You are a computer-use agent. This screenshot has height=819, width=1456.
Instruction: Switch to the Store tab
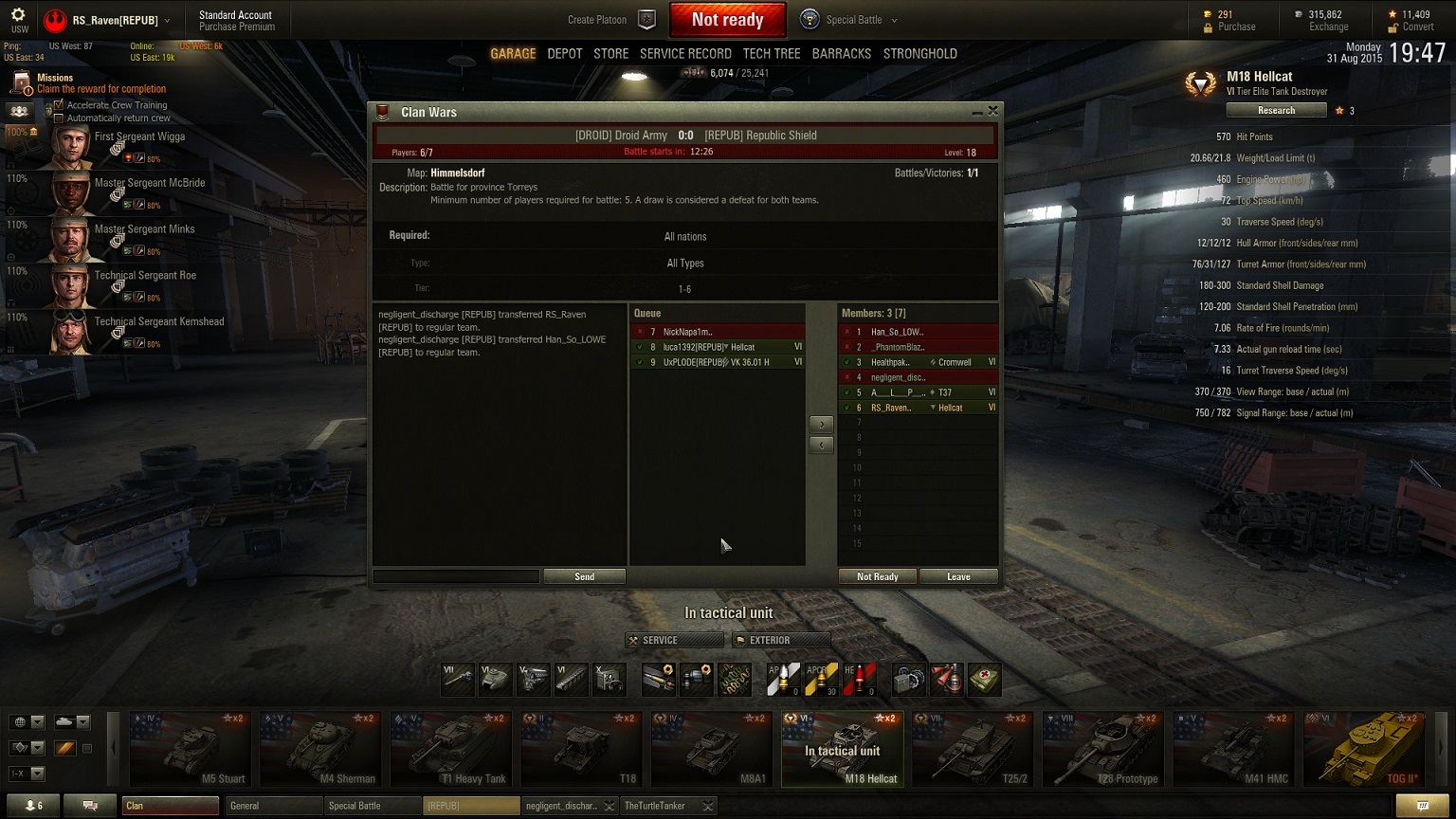tap(610, 54)
